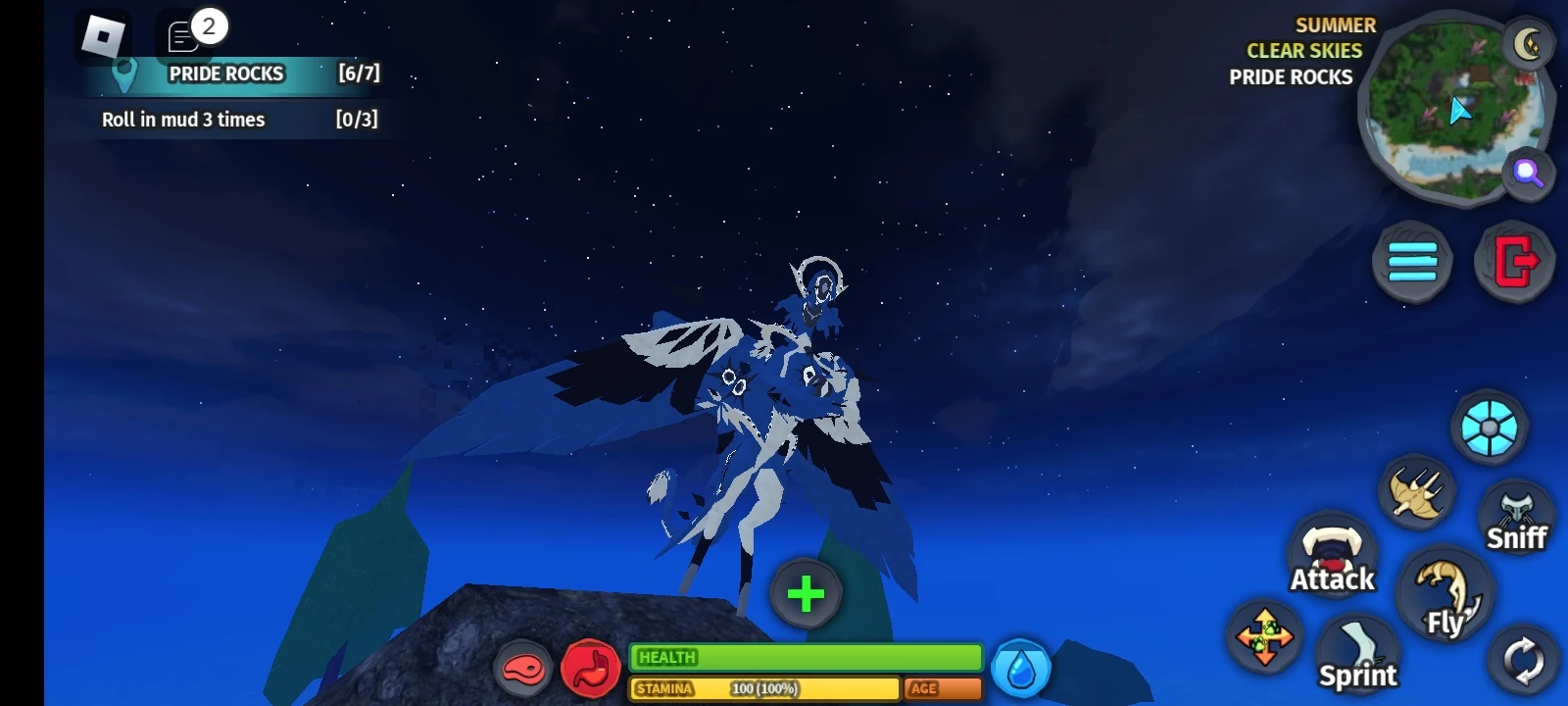Click the red exit button
Image resolution: width=1568 pixels, height=706 pixels.
tap(1515, 260)
